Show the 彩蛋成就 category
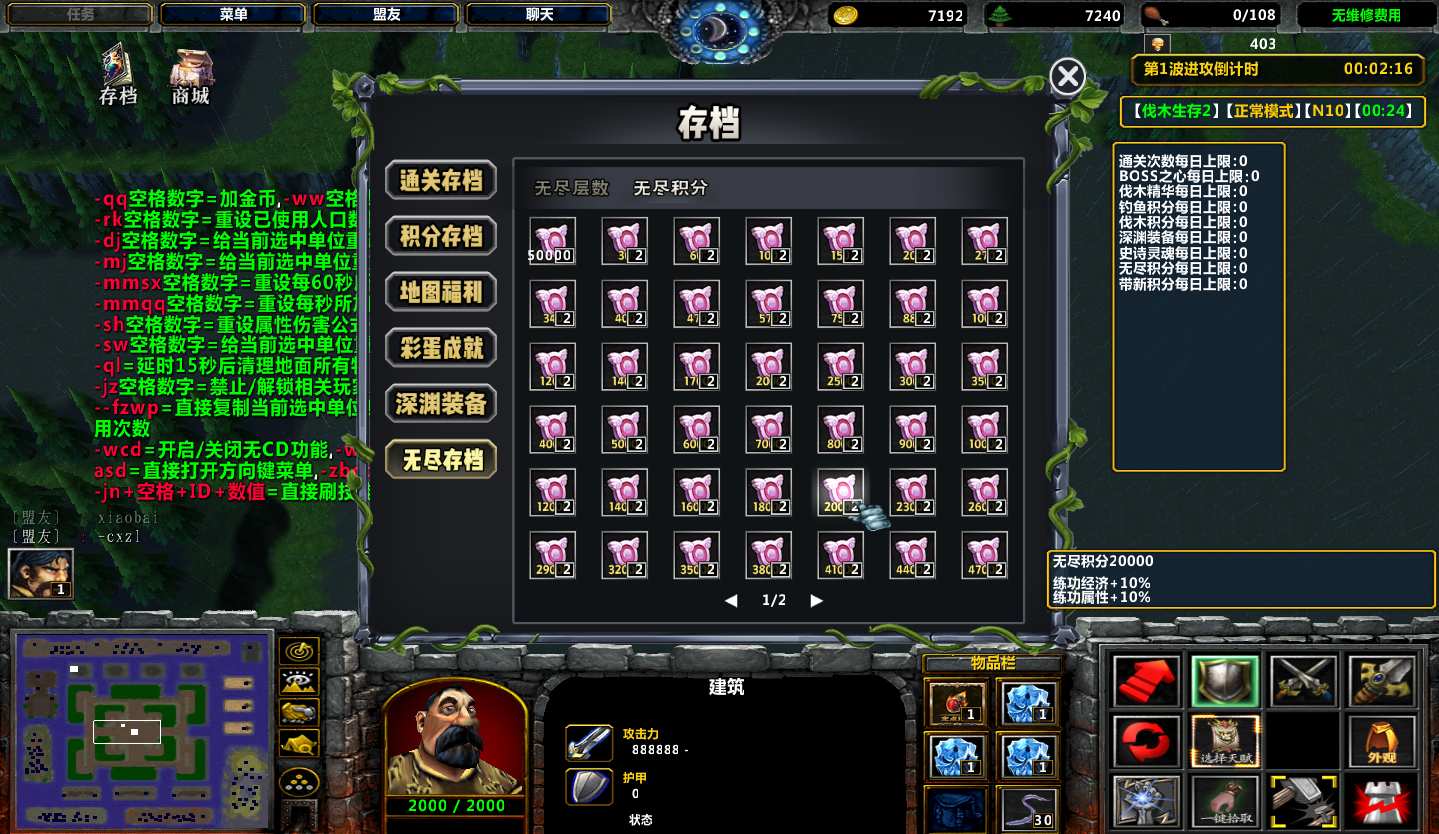This screenshot has width=1439, height=834. click(x=441, y=348)
